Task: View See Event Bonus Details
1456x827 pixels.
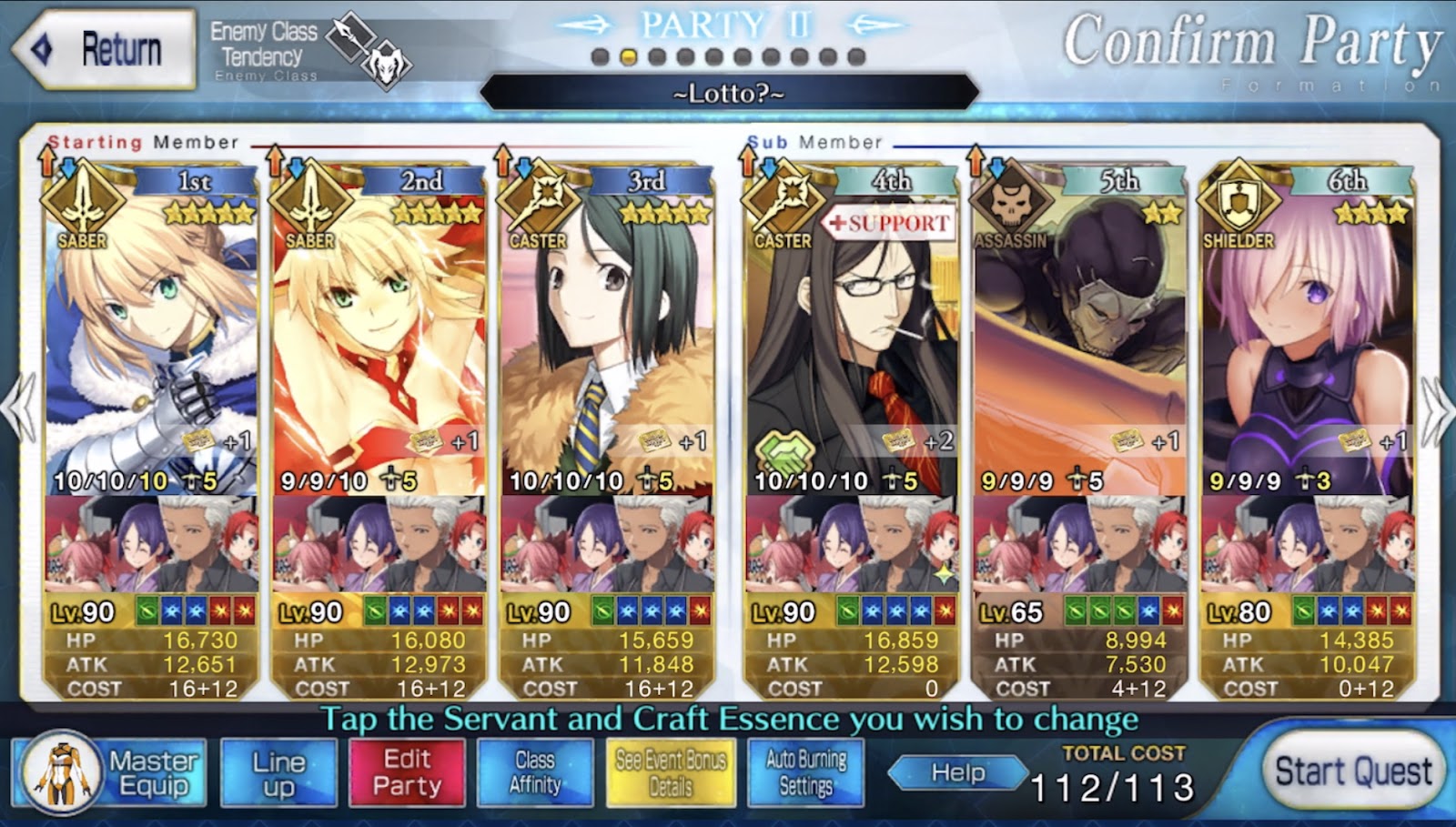Action: (x=671, y=772)
